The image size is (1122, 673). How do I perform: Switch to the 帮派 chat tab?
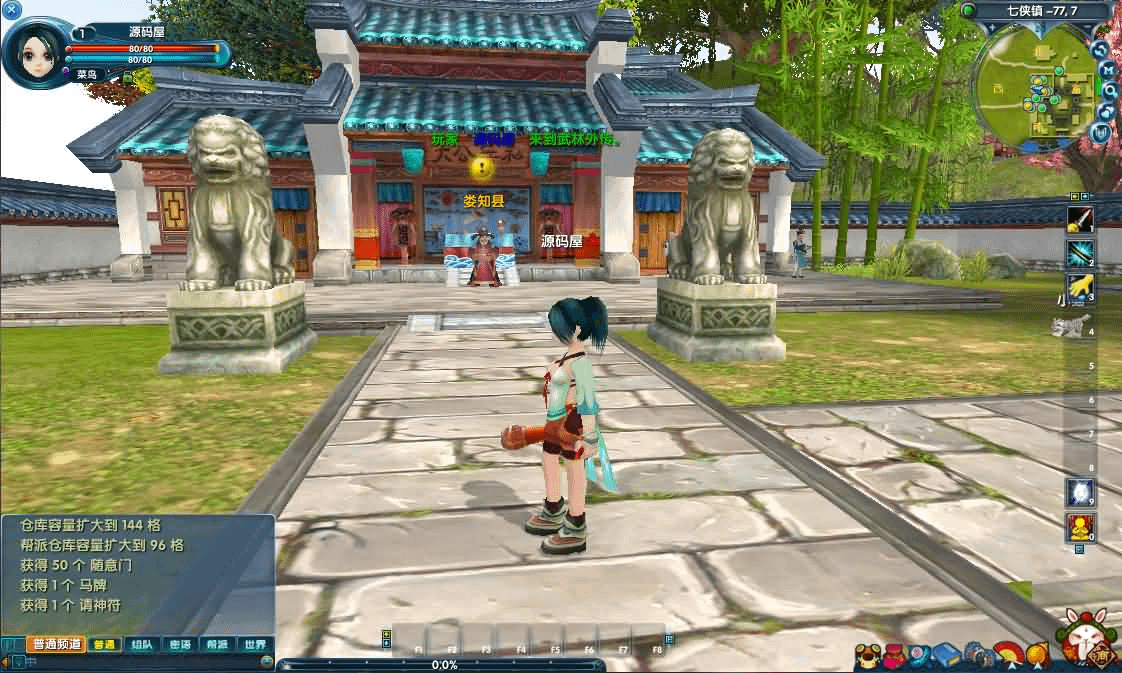point(217,645)
